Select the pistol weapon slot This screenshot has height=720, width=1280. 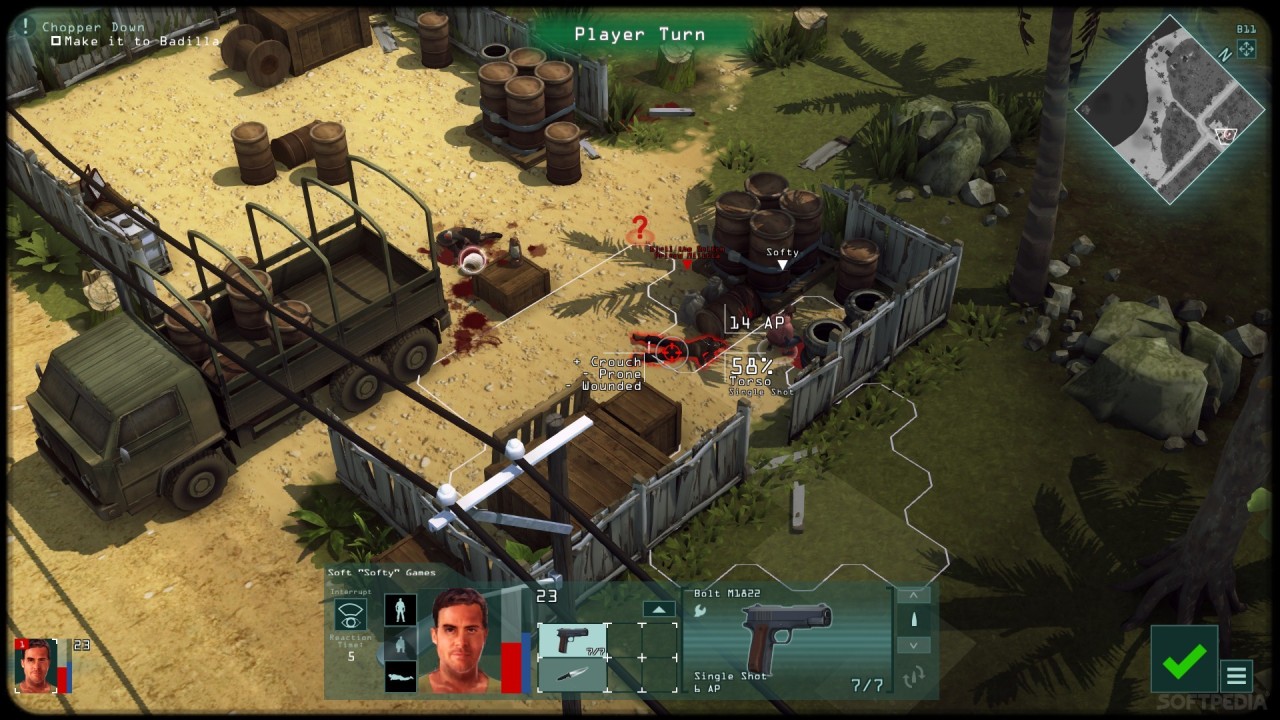572,640
